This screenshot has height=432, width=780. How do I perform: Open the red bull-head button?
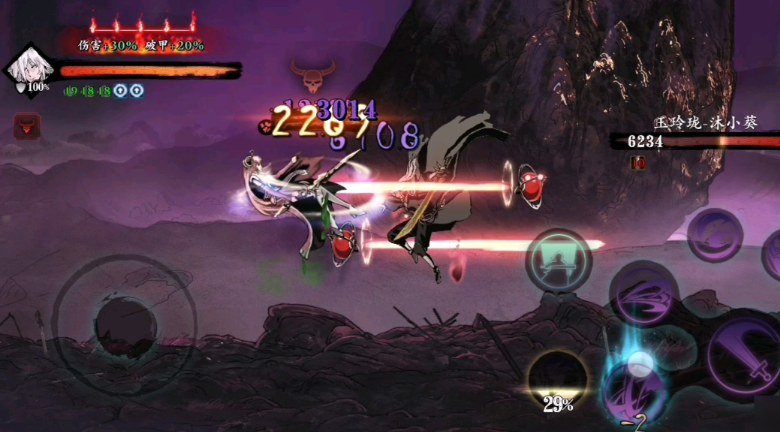pyautogui.click(x=27, y=126)
